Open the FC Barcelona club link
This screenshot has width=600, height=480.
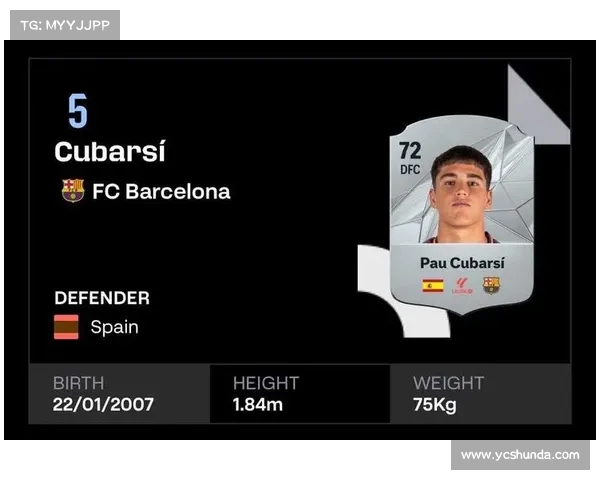160,191
